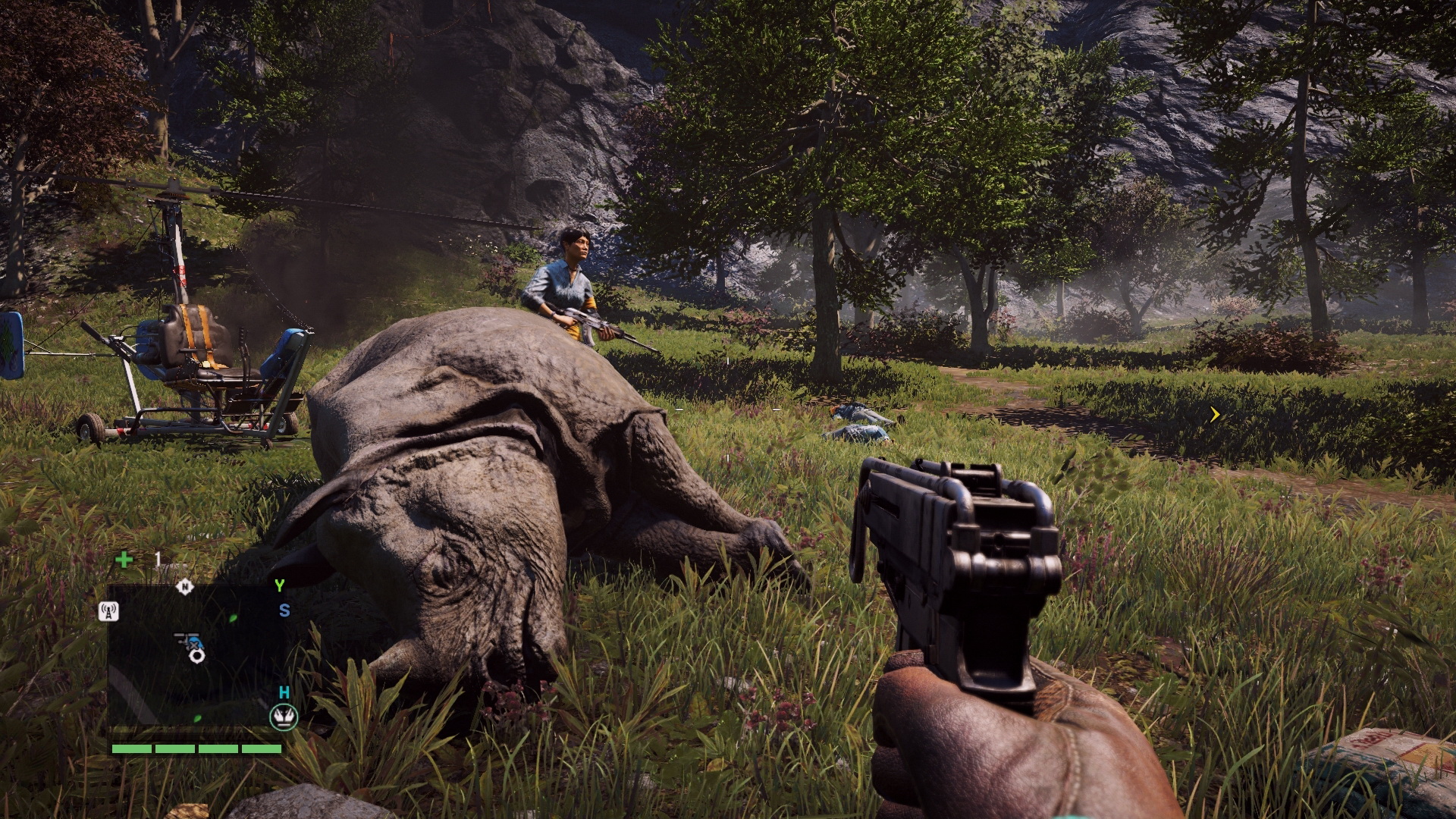
Task: Select the white player position marker on minimap
Action: click(x=196, y=654)
